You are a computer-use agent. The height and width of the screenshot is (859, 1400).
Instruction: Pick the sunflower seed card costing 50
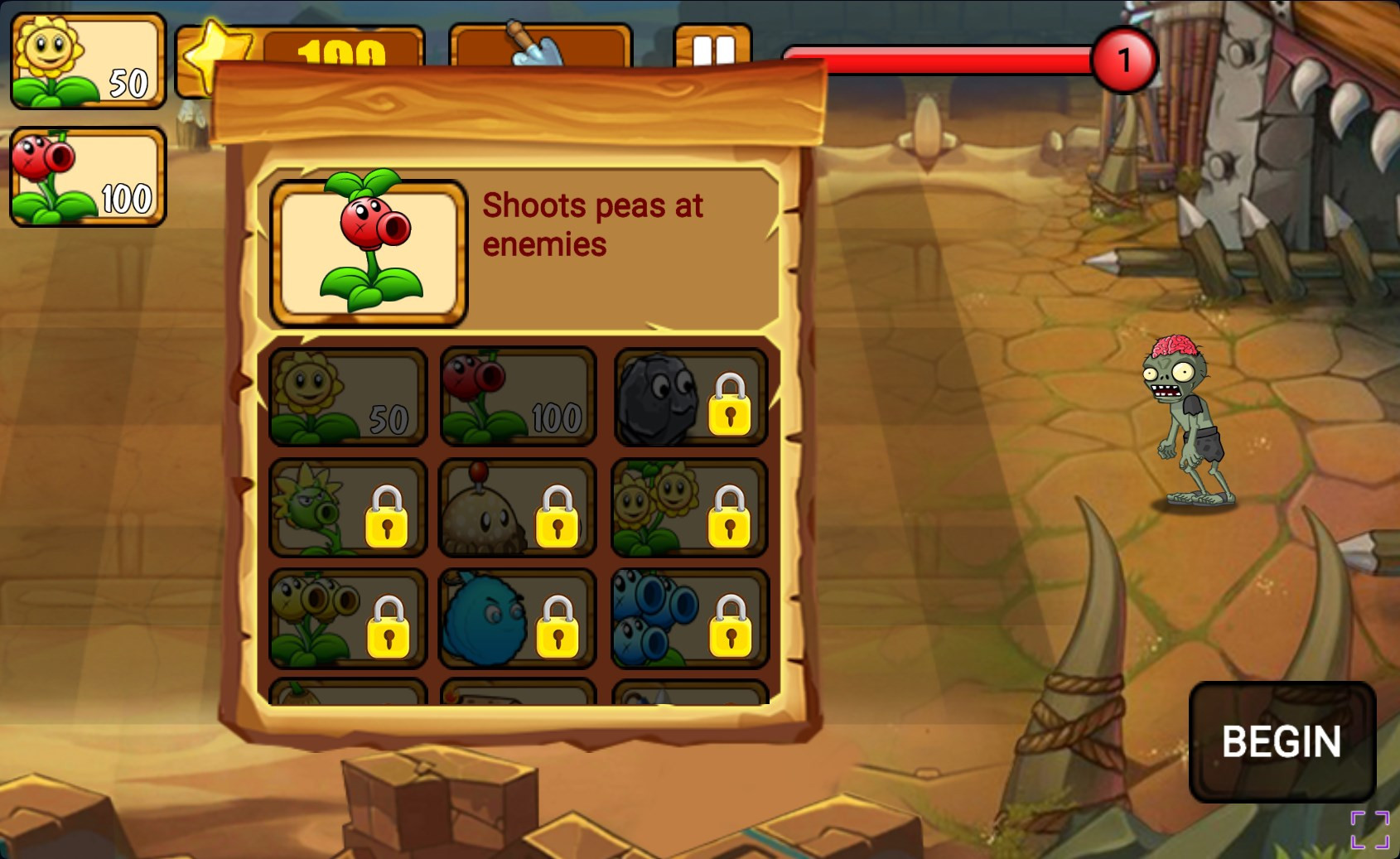point(88,61)
